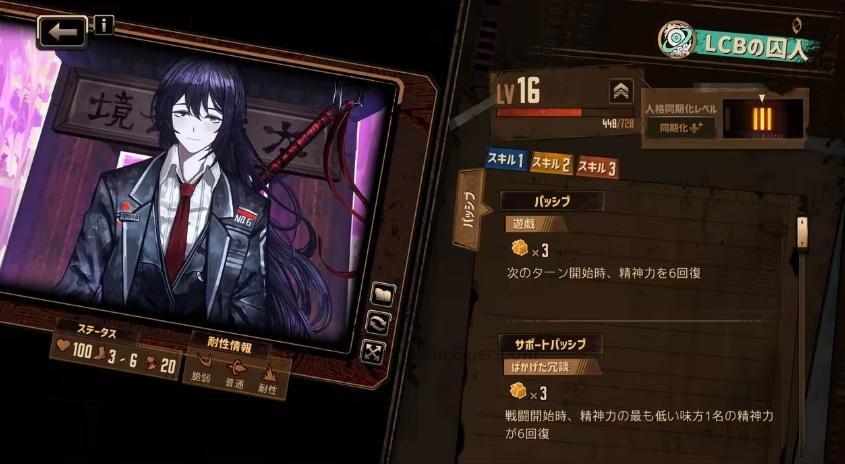Go back with the arrow button
The image size is (845, 464).
[x=62, y=32]
